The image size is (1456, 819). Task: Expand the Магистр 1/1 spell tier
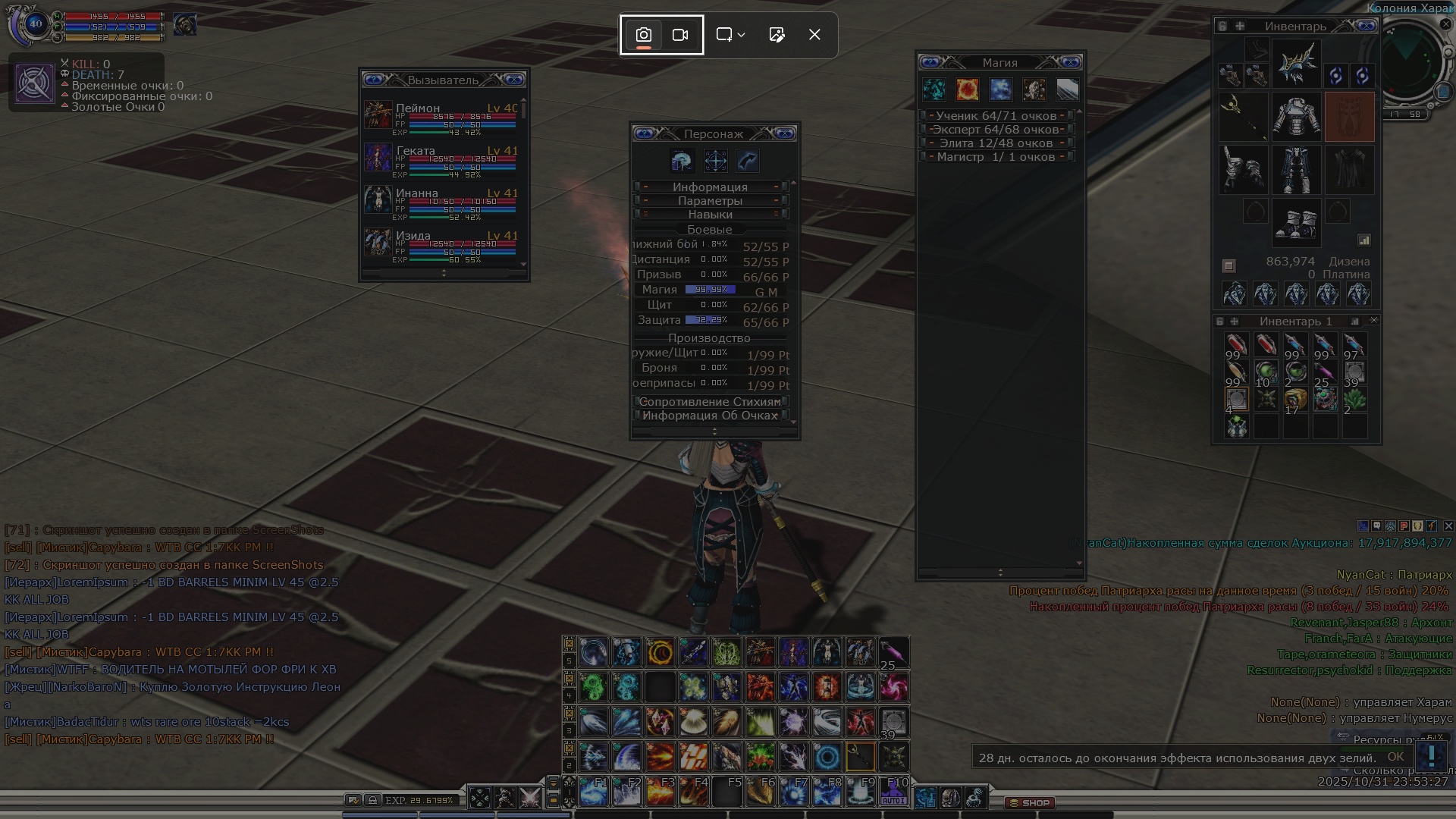coord(996,157)
